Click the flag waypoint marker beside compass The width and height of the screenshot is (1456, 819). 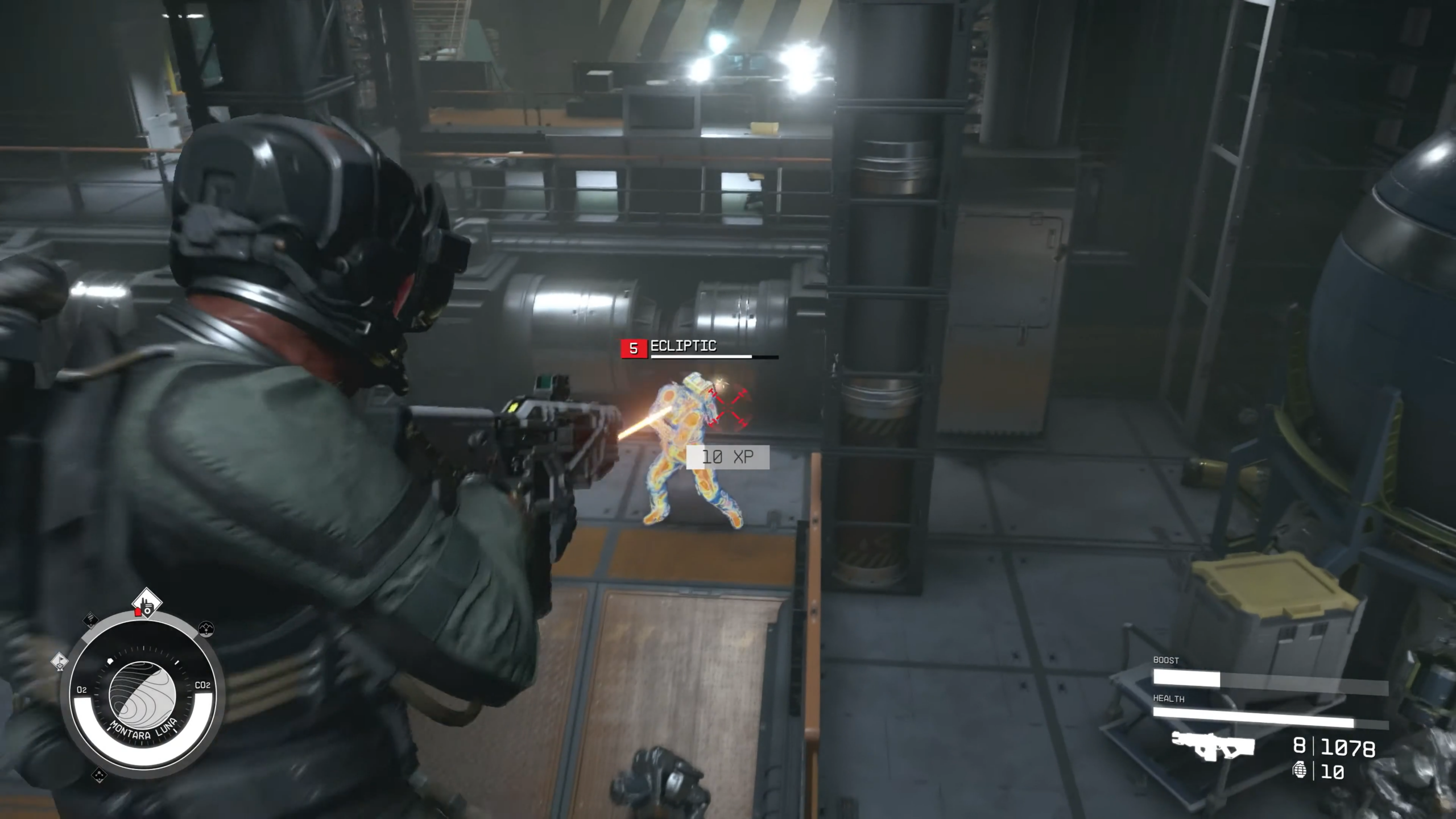[x=60, y=661]
